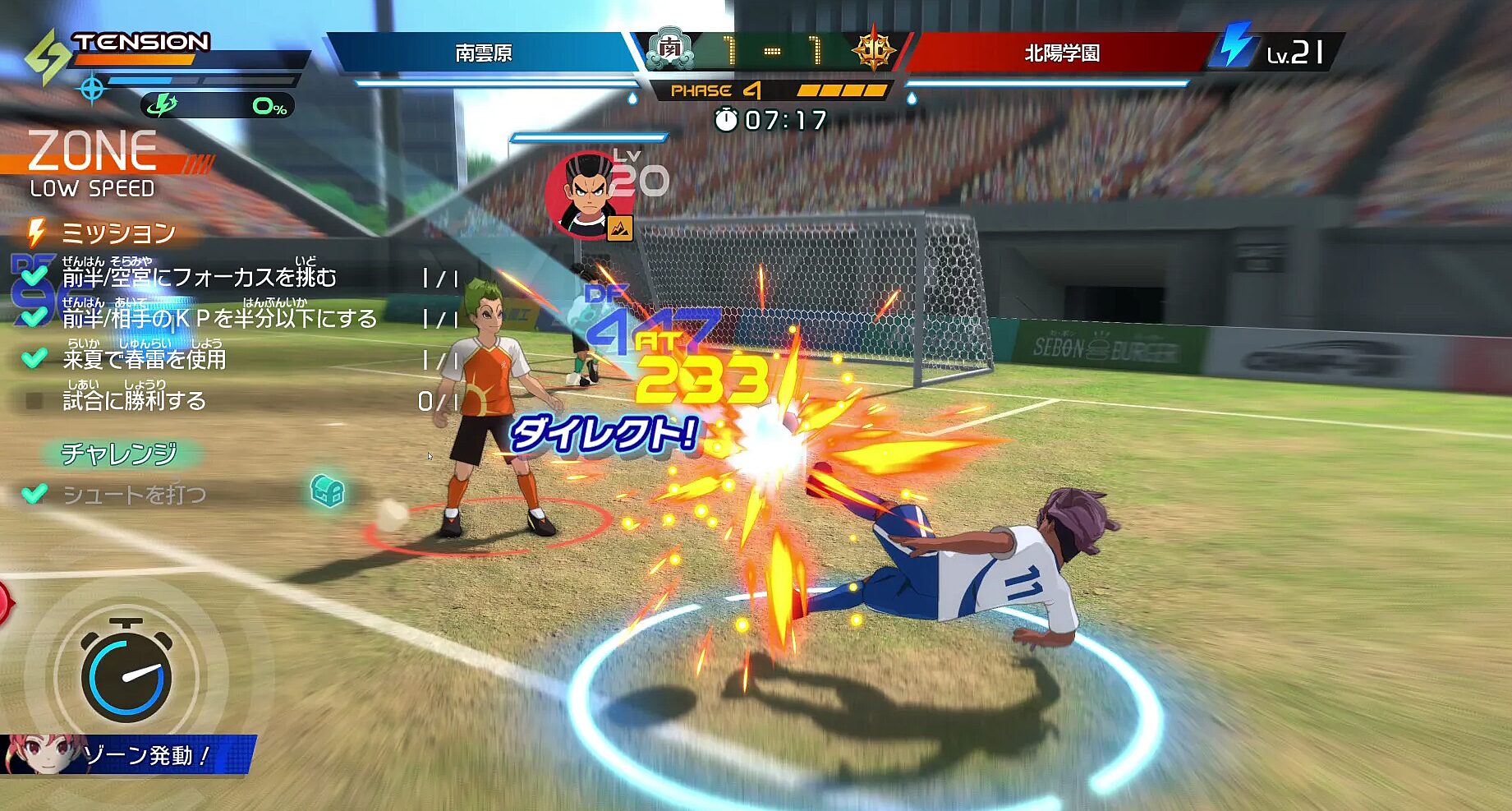This screenshot has height=811, width=1512.
Task: Choose the 前半/空宮にフォーカスを挑む mission row
Action: [x=199, y=278]
